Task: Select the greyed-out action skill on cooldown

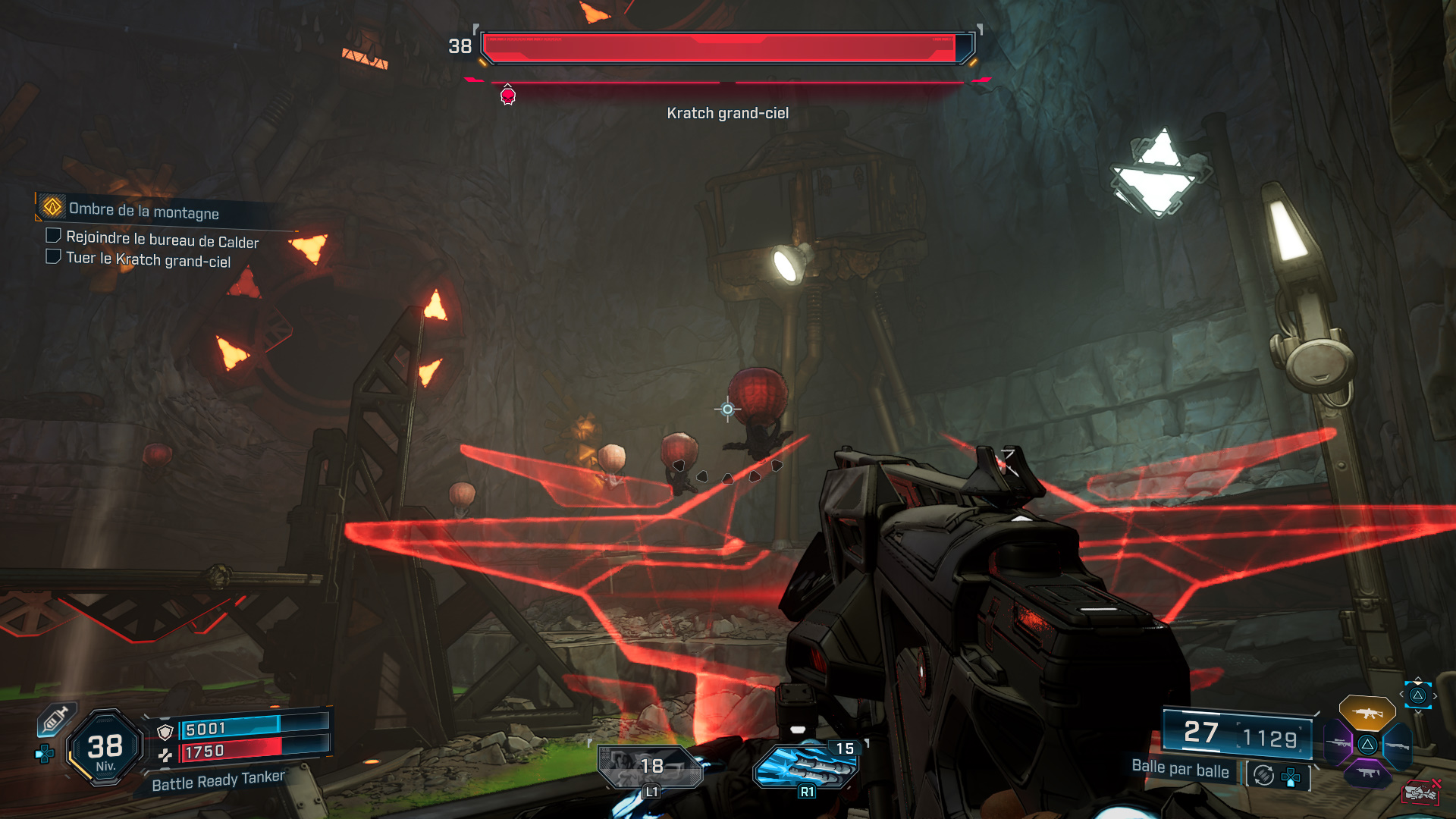Action: (649, 767)
